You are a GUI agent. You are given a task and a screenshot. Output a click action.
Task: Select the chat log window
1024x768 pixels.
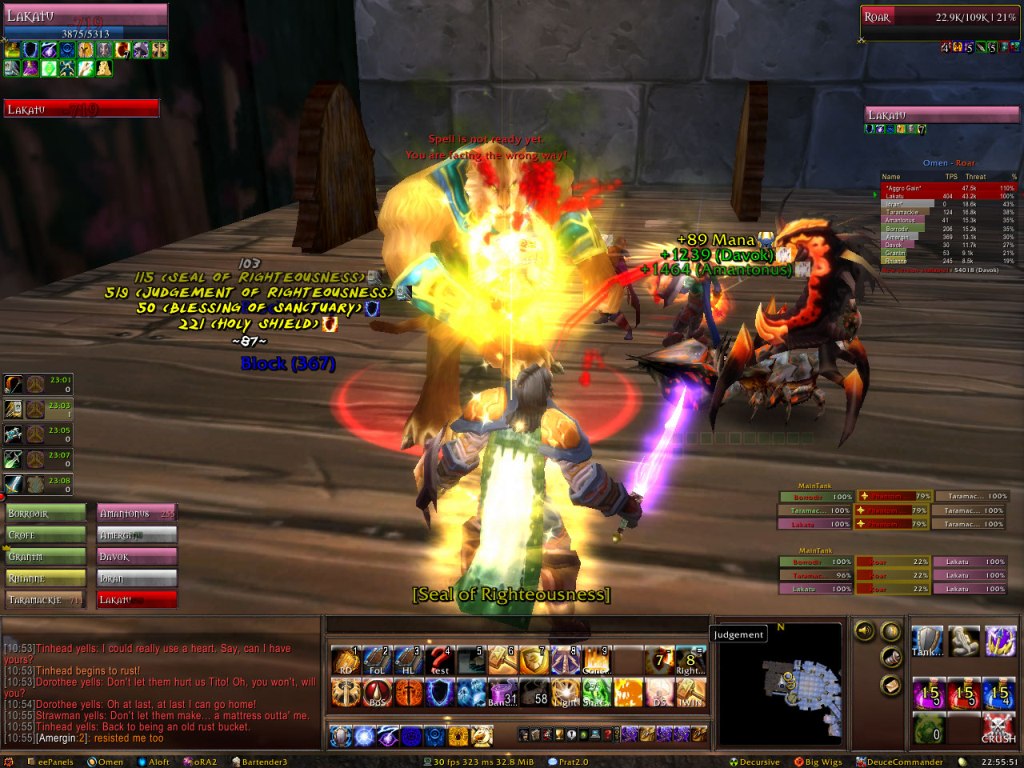(160, 690)
